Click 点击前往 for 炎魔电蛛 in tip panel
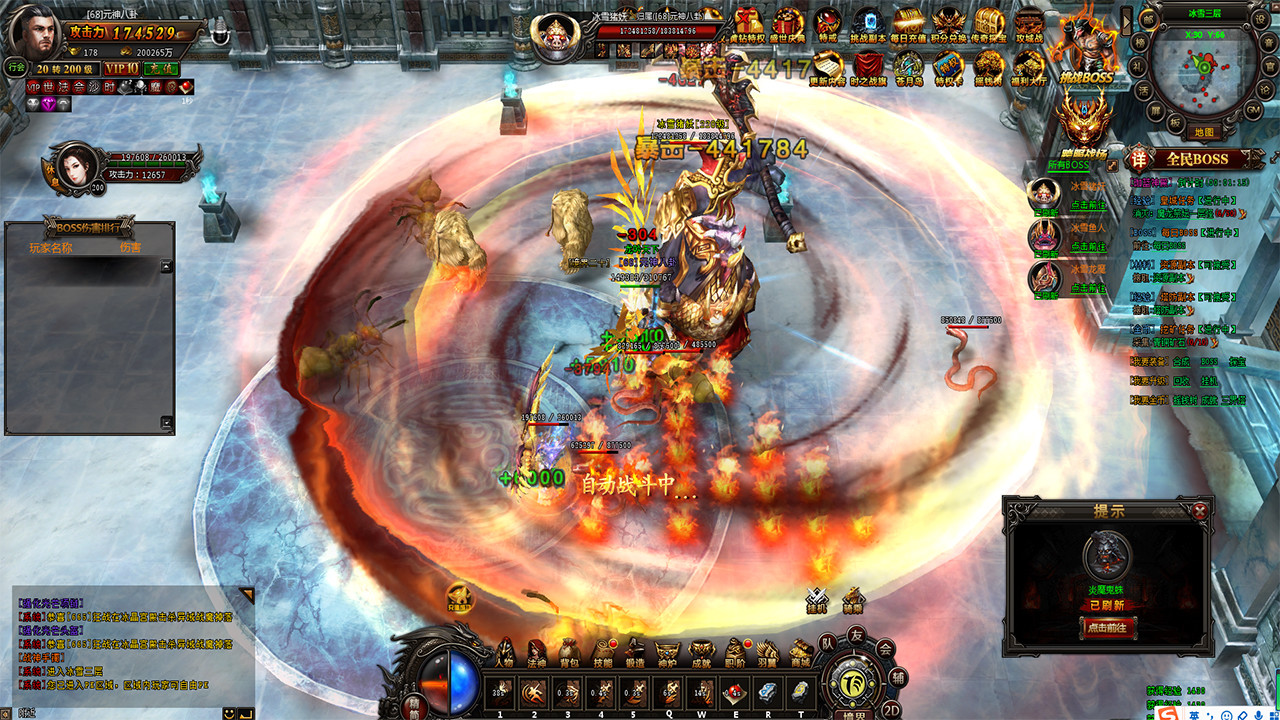1280x720 pixels. tap(1108, 628)
